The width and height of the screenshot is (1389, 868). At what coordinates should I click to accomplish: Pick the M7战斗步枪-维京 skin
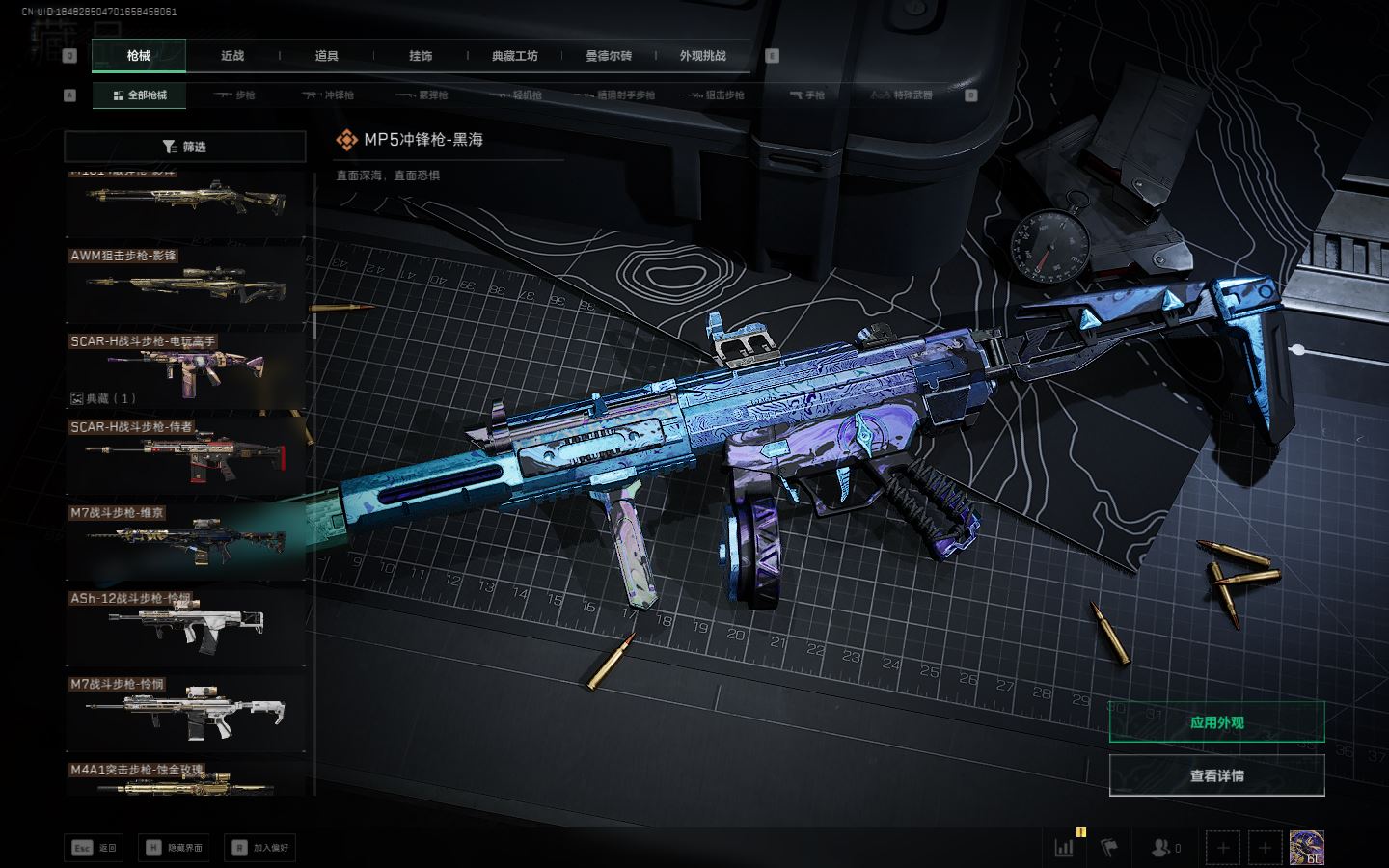pos(185,540)
